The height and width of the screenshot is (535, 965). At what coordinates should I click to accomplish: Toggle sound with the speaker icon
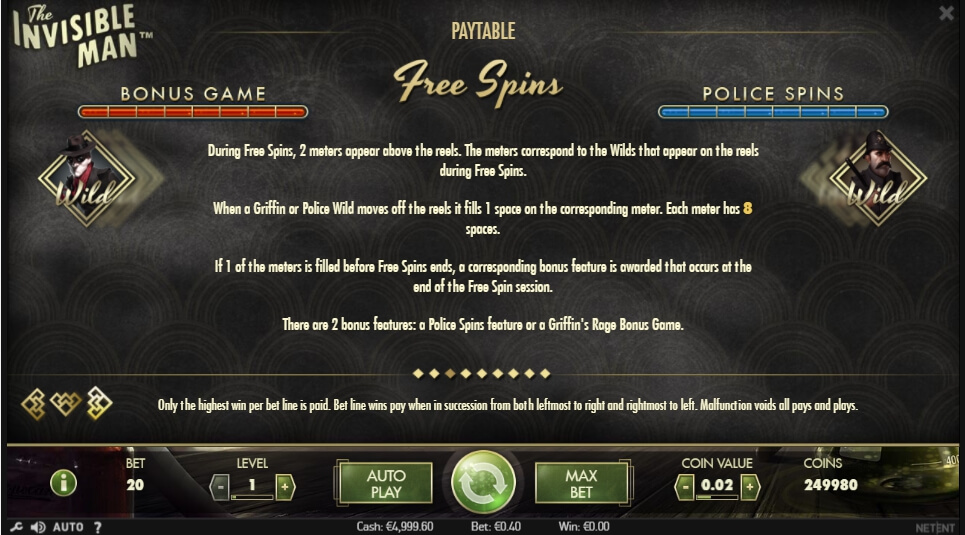[38, 527]
